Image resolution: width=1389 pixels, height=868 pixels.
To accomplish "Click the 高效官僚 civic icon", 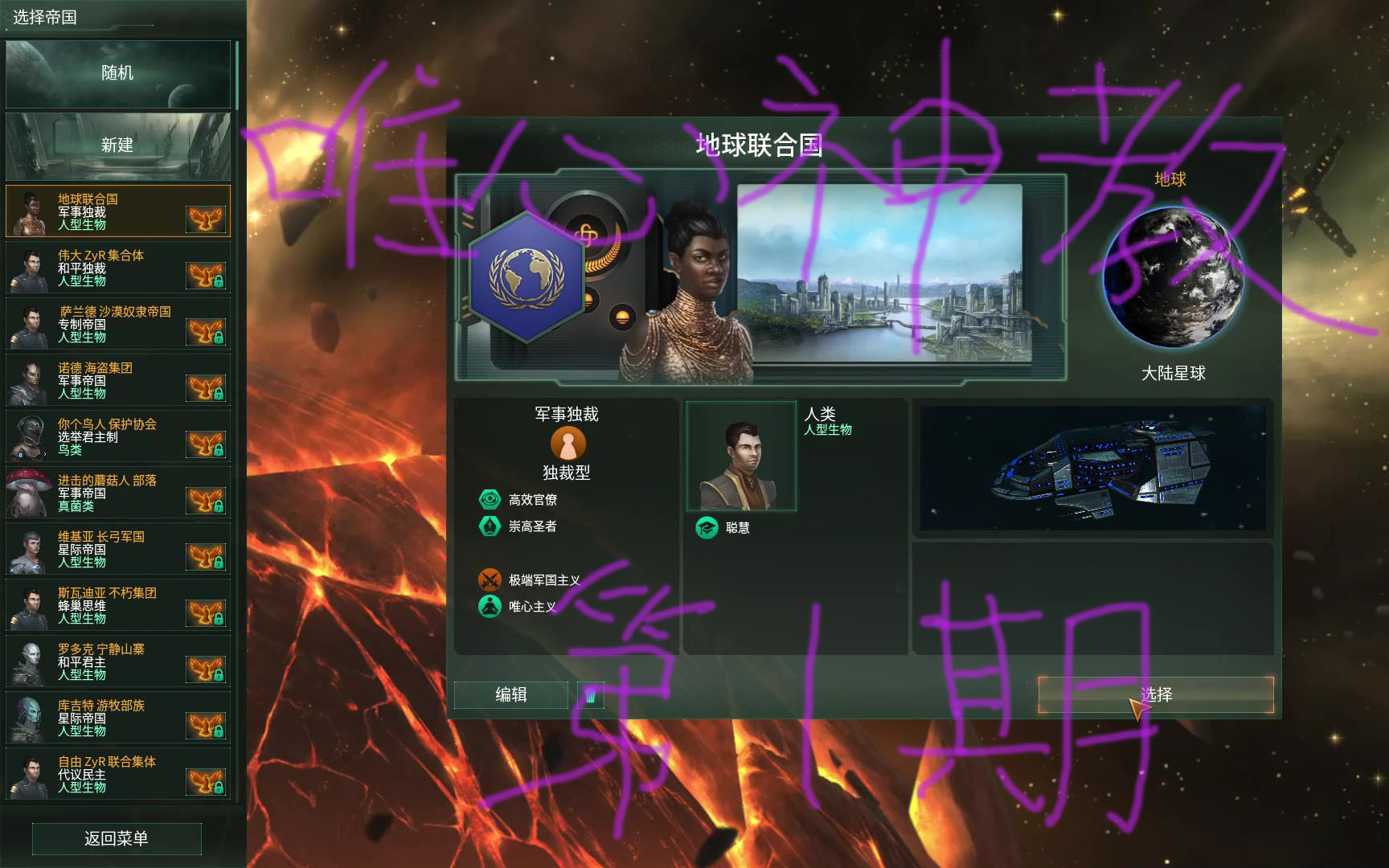I will (x=491, y=498).
